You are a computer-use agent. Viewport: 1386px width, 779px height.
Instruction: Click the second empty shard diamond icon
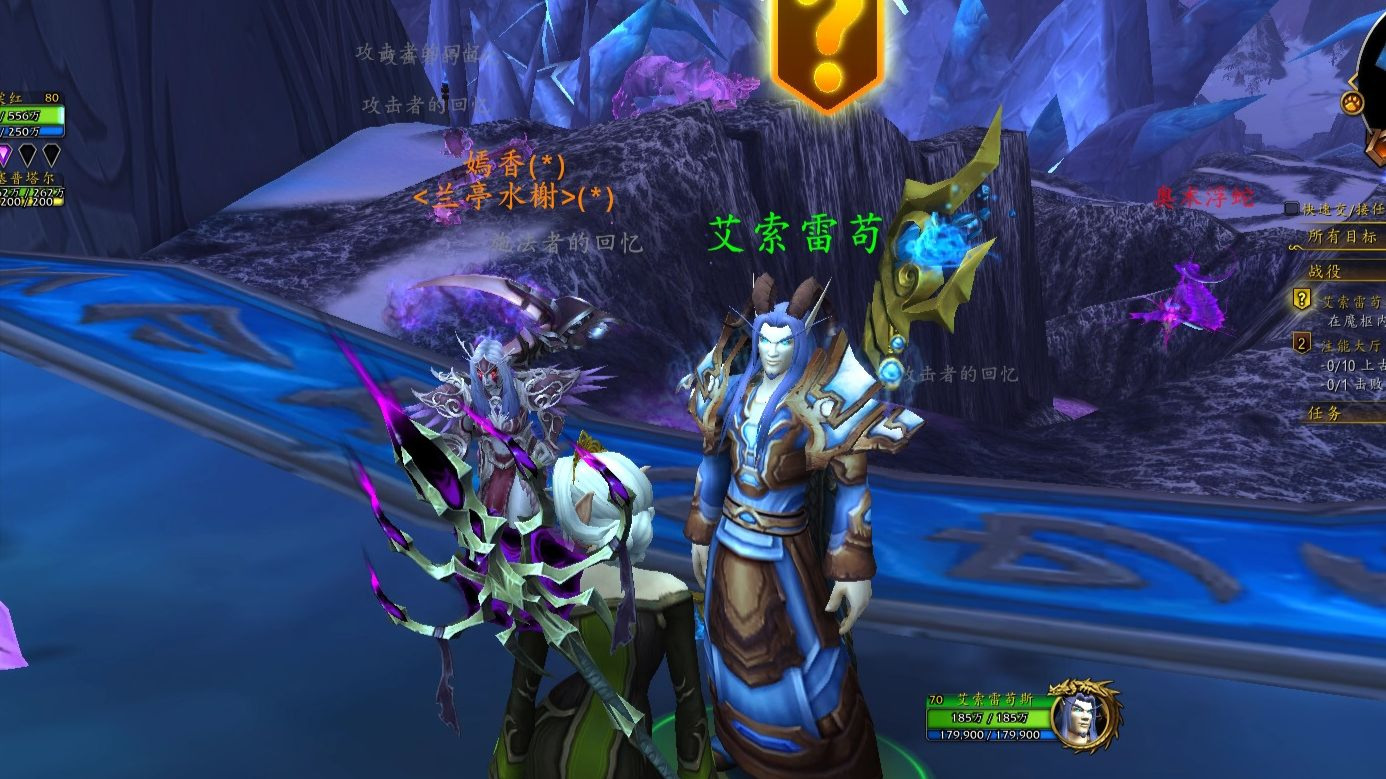pyautogui.click(x=51, y=155)
